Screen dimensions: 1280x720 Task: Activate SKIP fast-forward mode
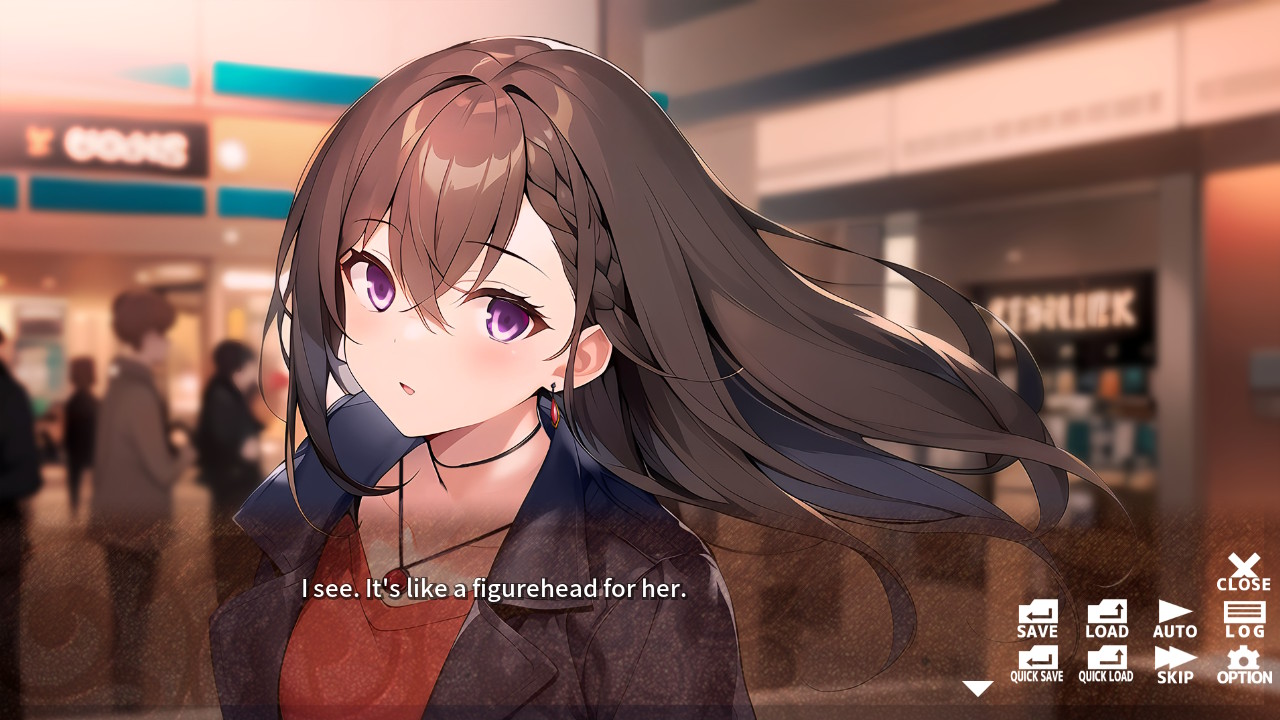click(1173, 665)
